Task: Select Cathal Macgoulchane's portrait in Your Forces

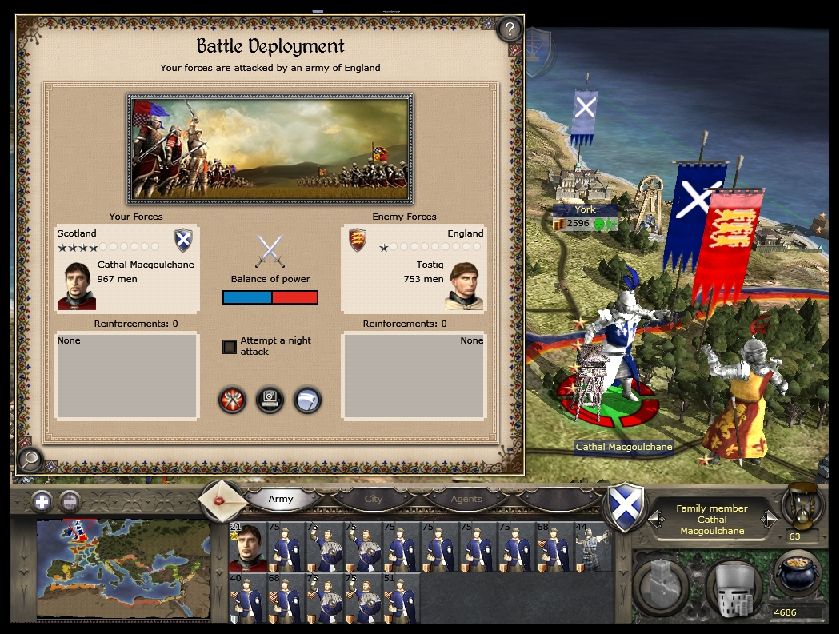Action: tap(76, 285)
